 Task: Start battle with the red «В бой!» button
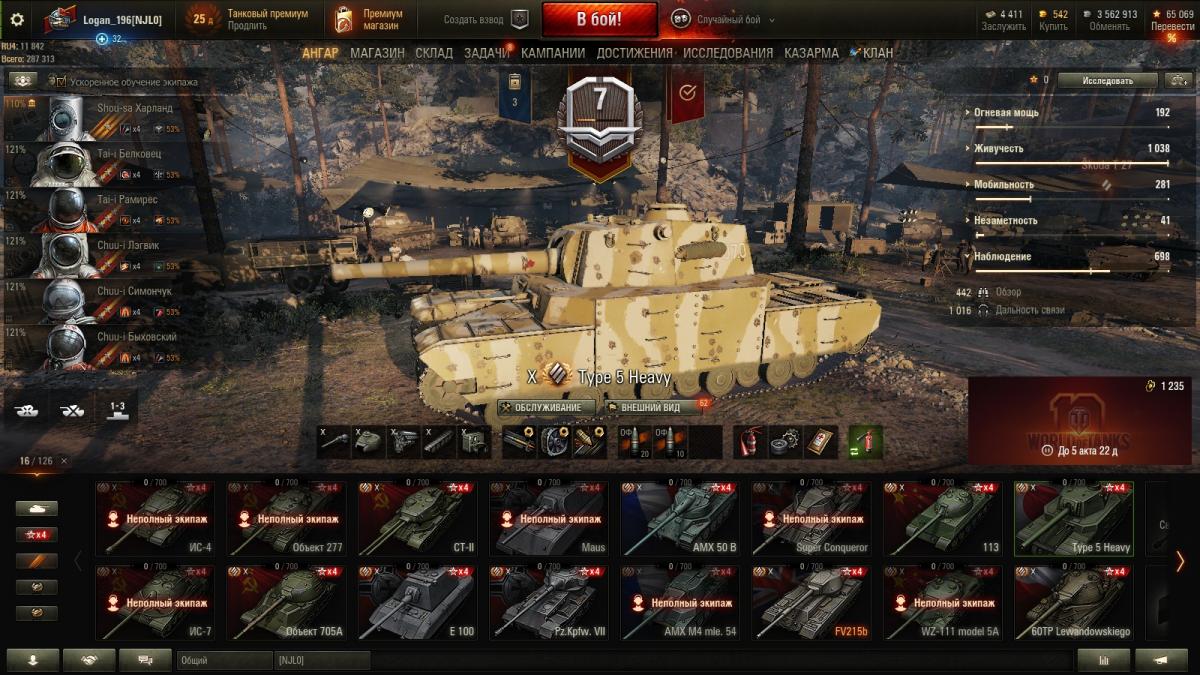click(599, 19)
